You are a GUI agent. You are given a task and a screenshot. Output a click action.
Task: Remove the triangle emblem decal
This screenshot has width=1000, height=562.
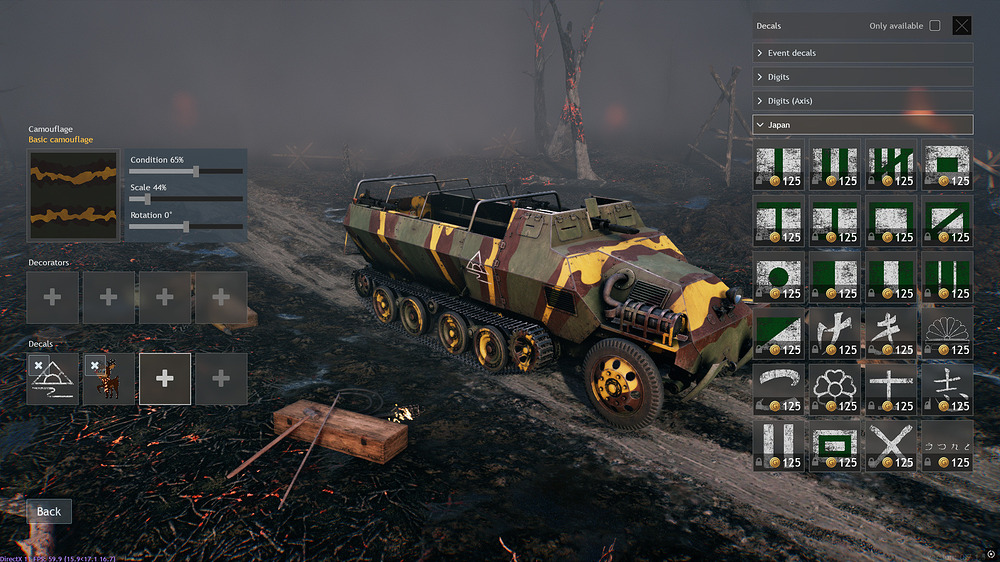pyautogui.click(x=38, y=365)
